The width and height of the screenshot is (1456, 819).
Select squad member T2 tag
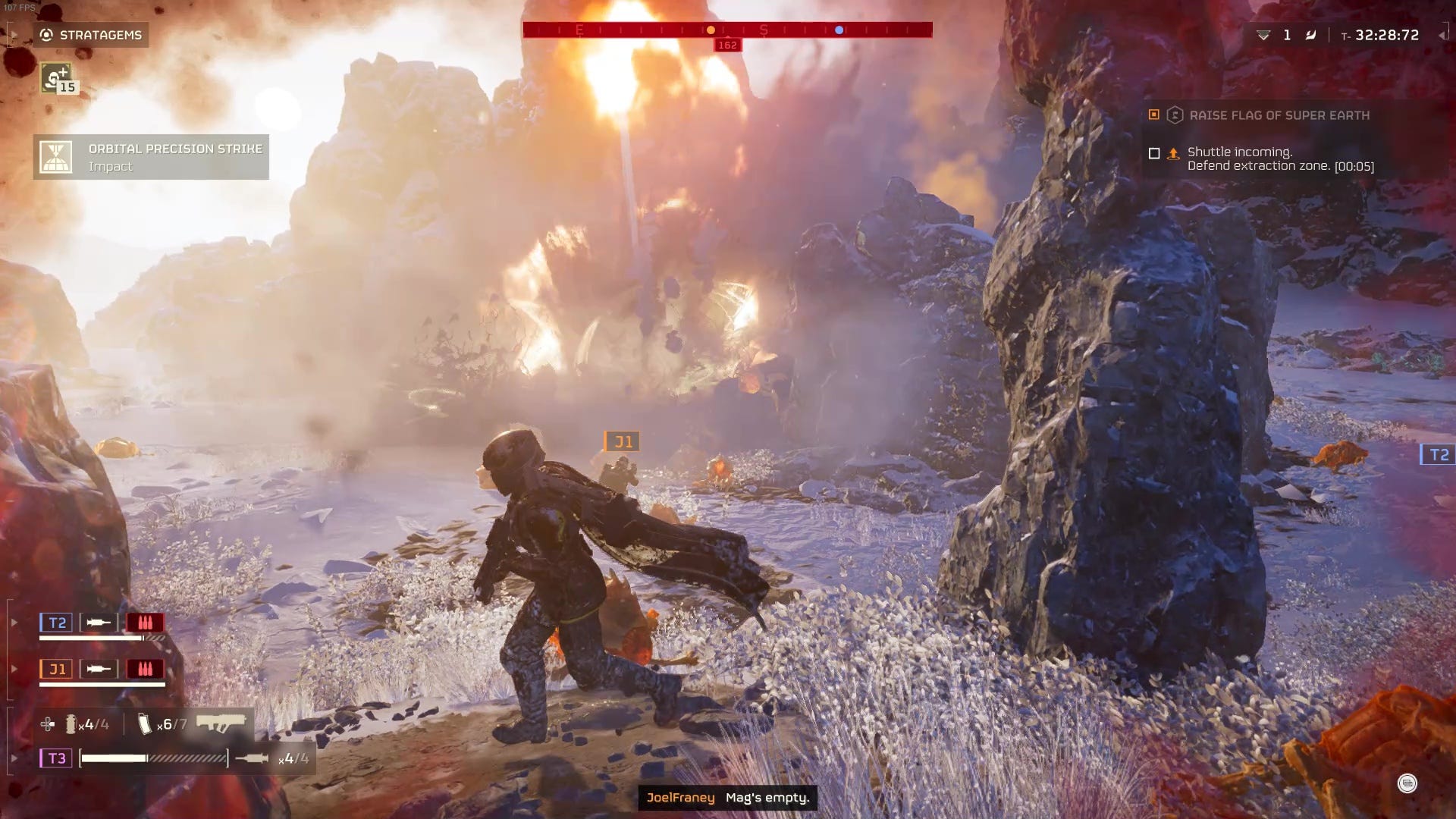pyautogui.click(x=57, y=623)
